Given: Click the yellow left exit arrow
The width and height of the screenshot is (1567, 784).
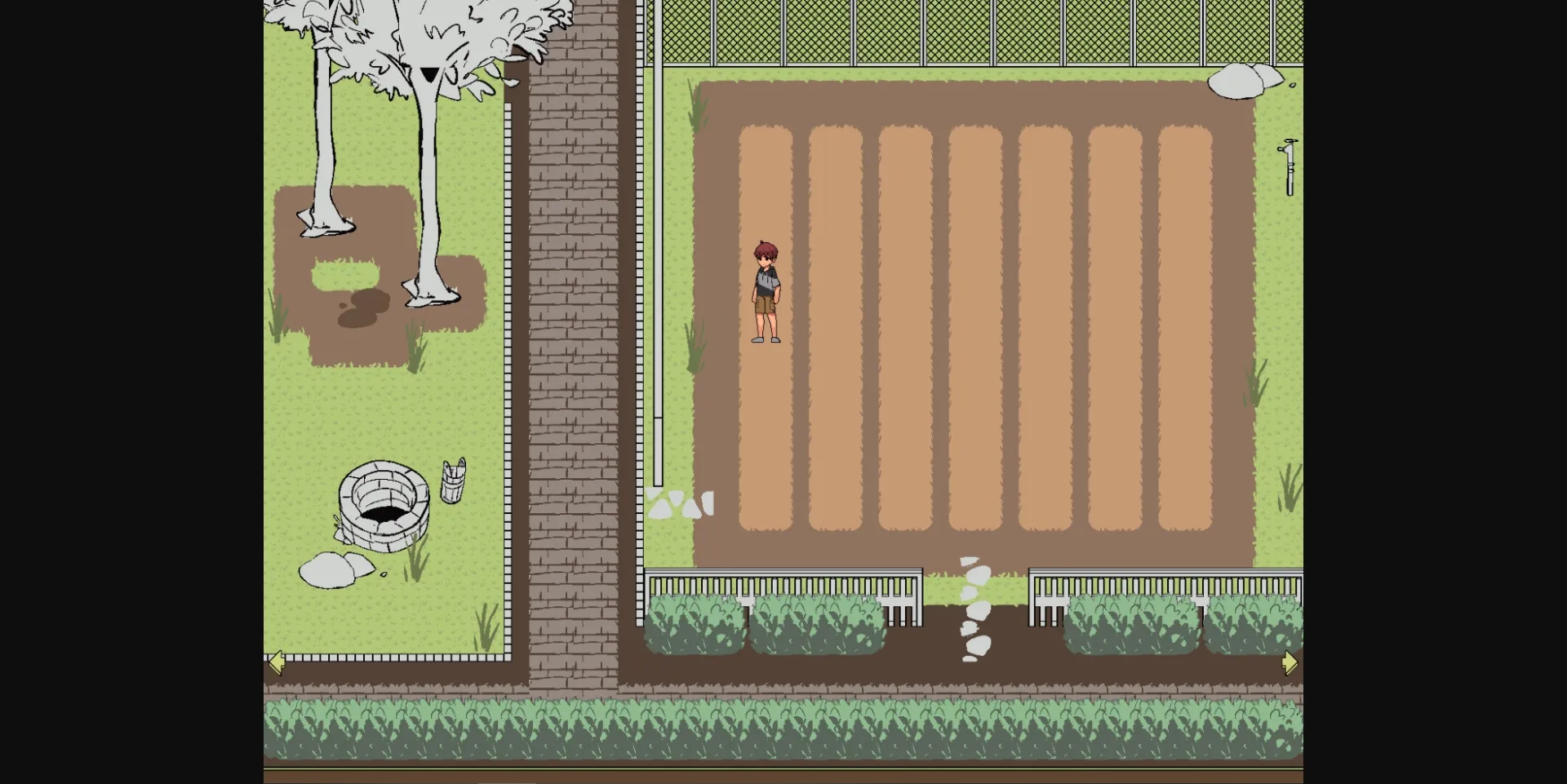Looking at the screenshot, I should pos(277,662).
